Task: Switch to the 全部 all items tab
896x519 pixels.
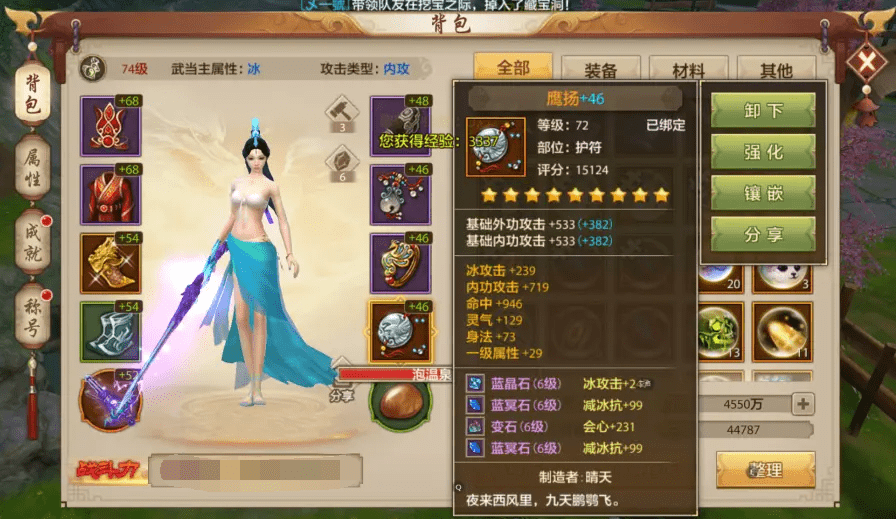Action: [x=513, y=68]
